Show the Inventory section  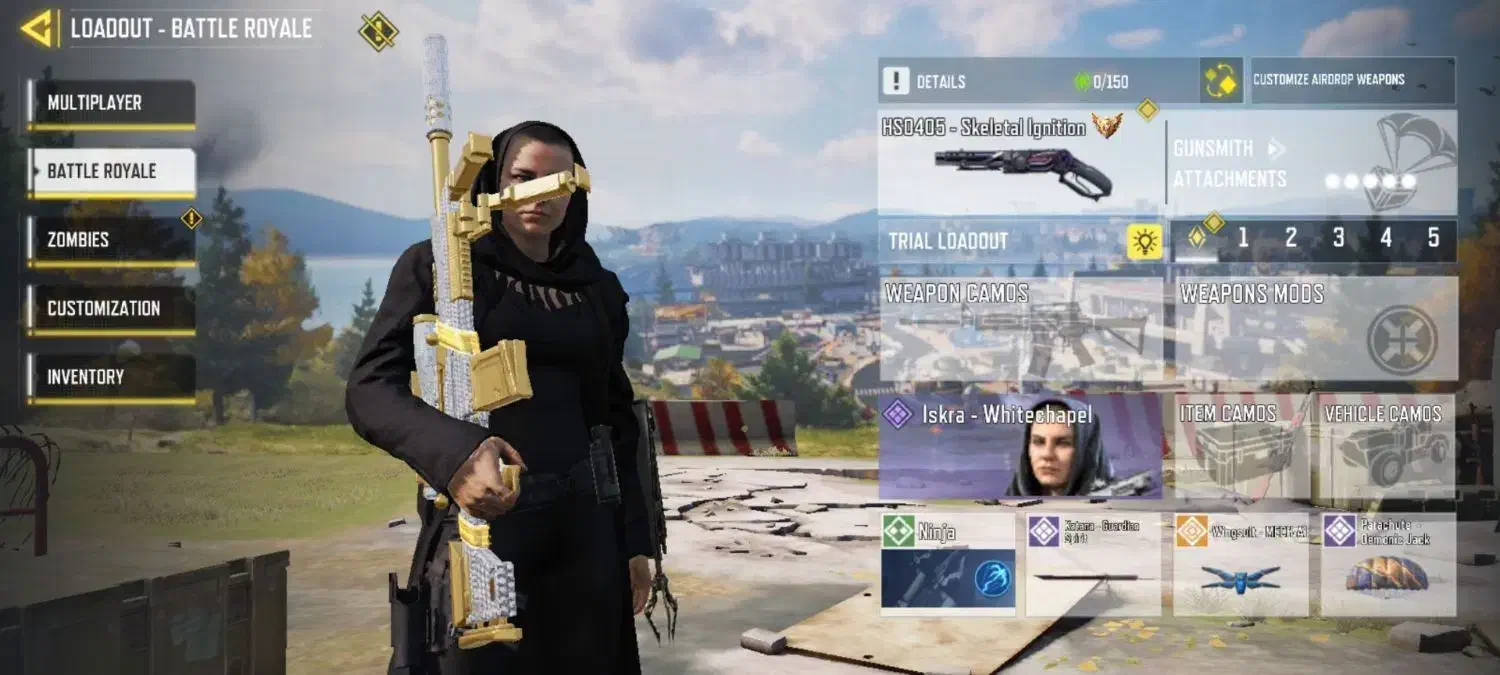click(x=110, y=377)
